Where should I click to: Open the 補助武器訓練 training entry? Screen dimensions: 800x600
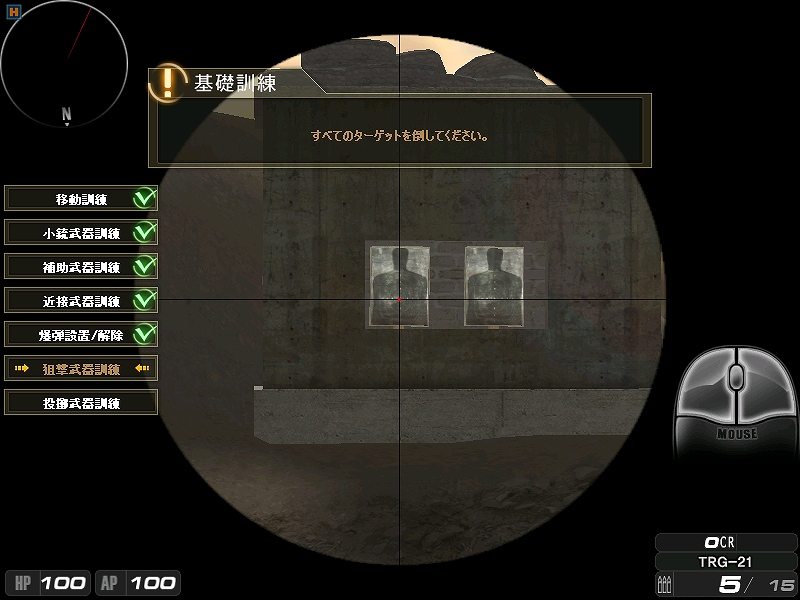(81, 267)
